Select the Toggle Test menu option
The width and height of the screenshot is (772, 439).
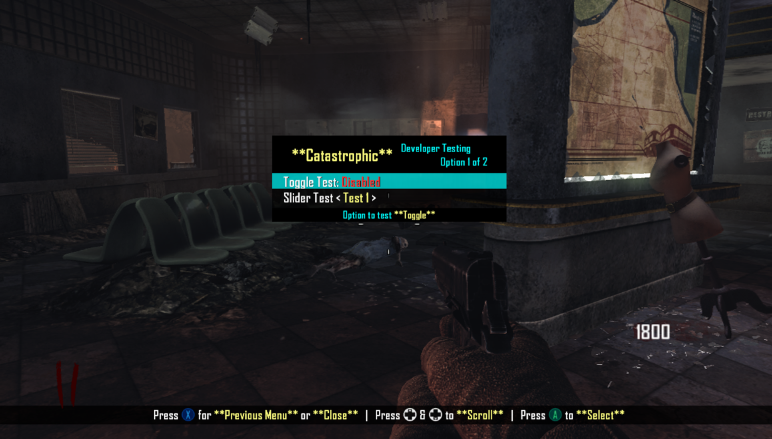click(332, 182)
